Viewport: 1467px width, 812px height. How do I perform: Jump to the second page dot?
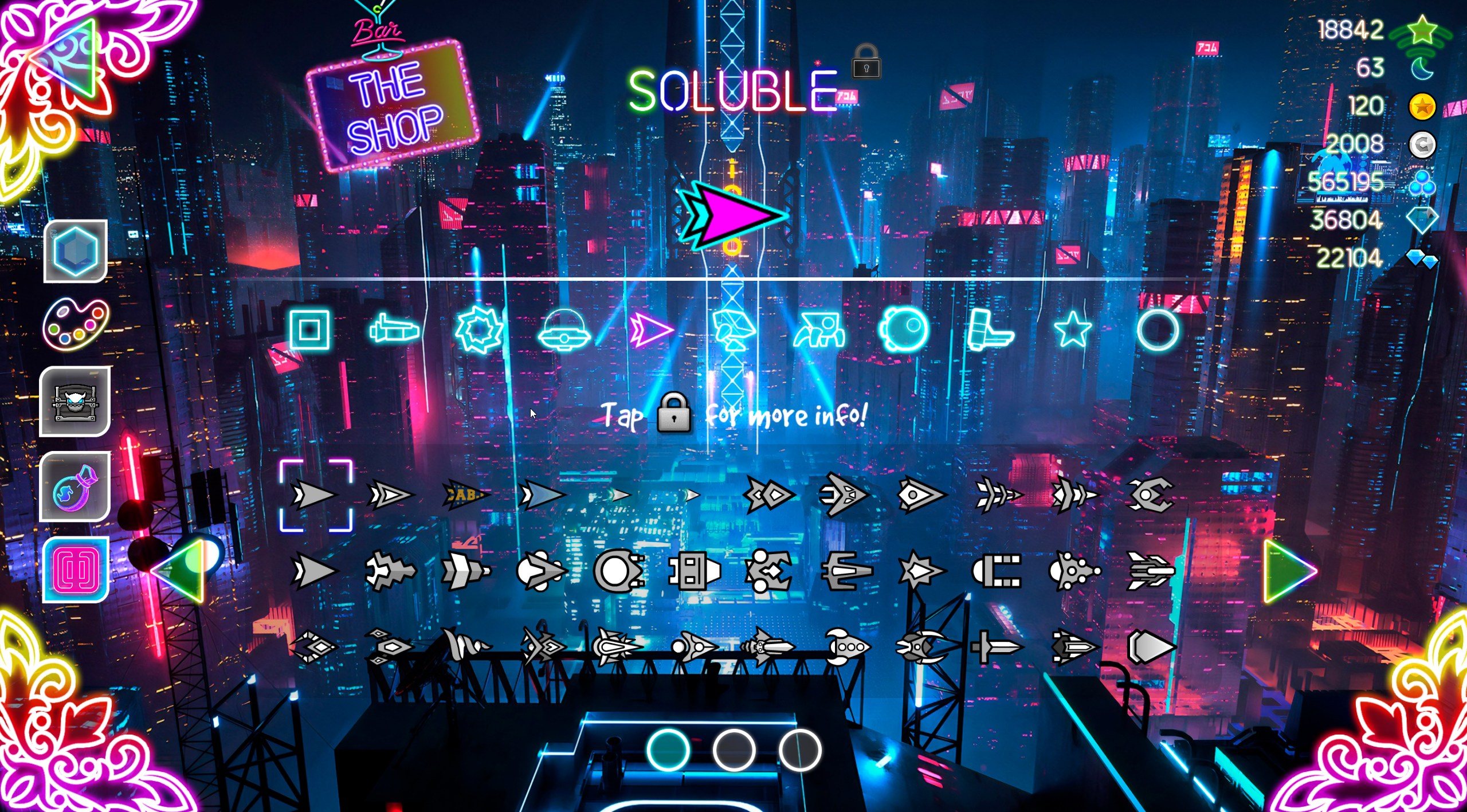coord(733,750)
